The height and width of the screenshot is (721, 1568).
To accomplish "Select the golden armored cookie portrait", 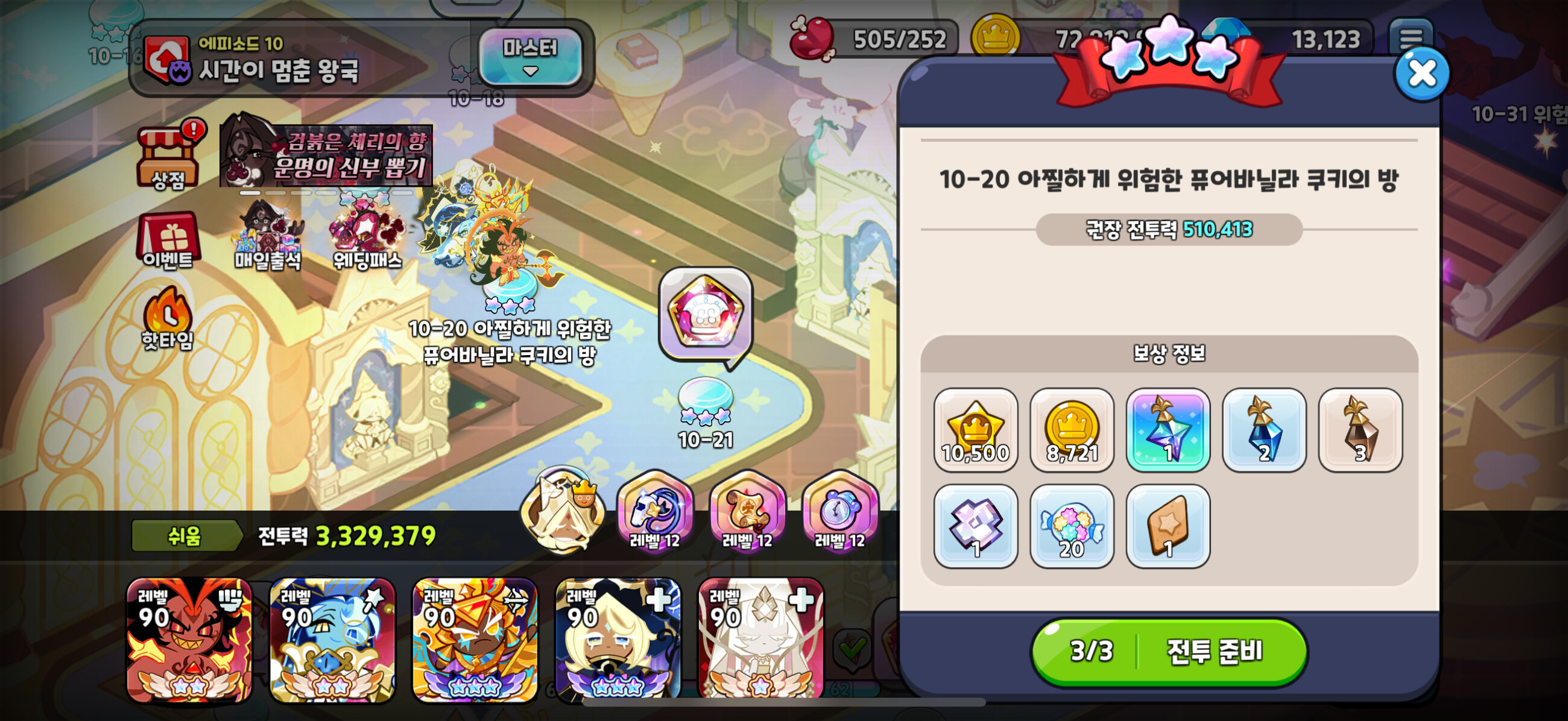I will tap(475, 639).
